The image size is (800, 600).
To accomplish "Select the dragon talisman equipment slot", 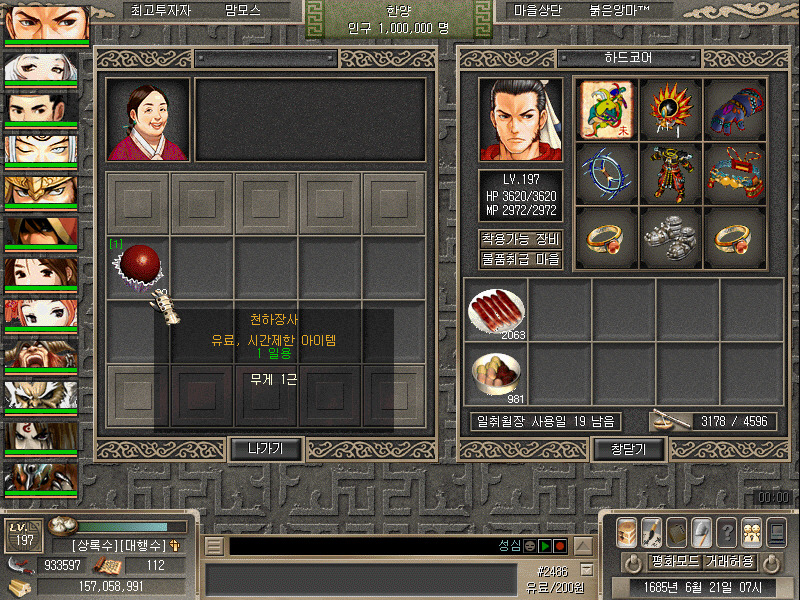I will [x=608, y=108].
